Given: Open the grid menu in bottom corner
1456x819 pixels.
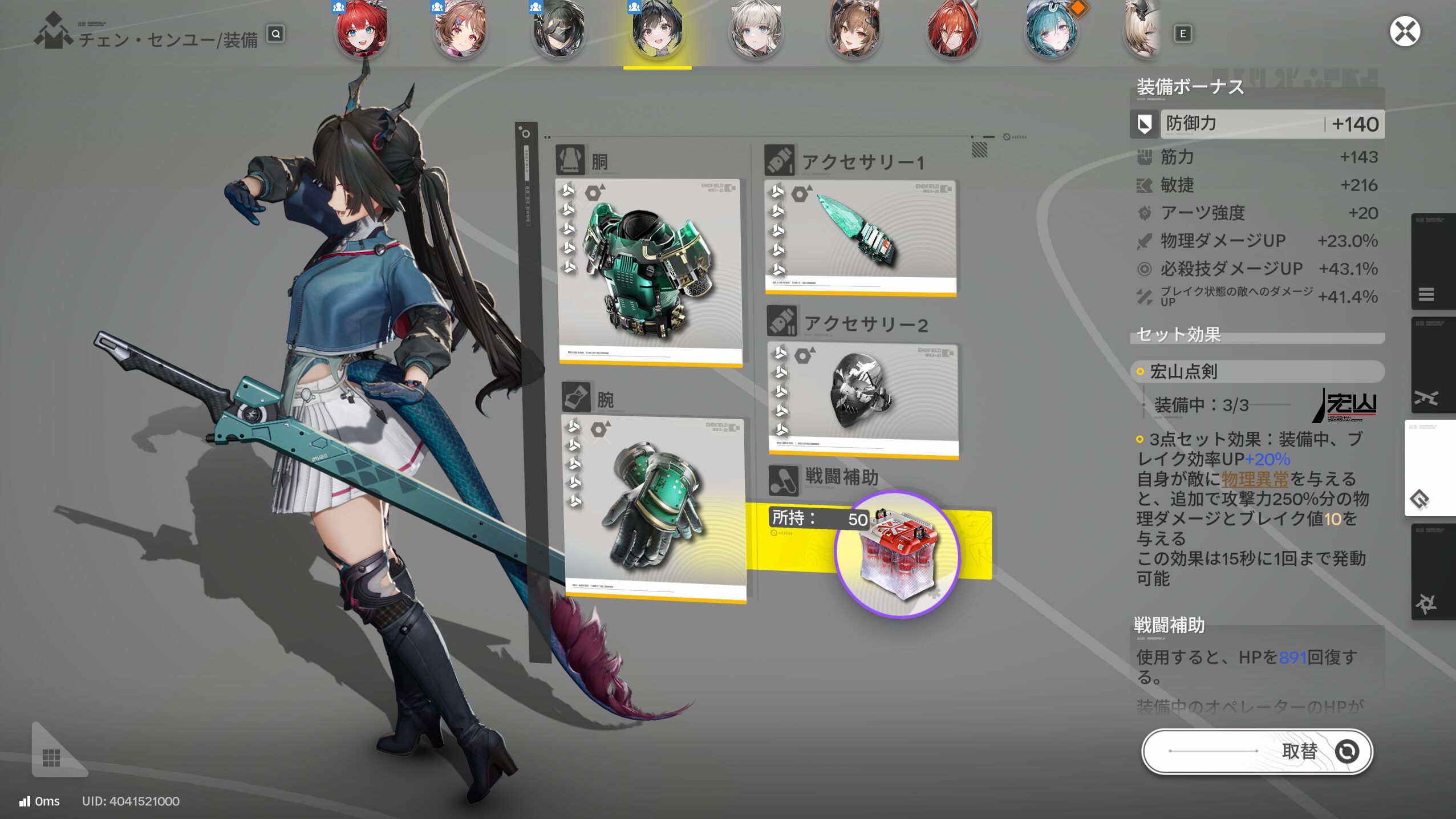Looking at the screenshot, I should (x=51, y=757).
